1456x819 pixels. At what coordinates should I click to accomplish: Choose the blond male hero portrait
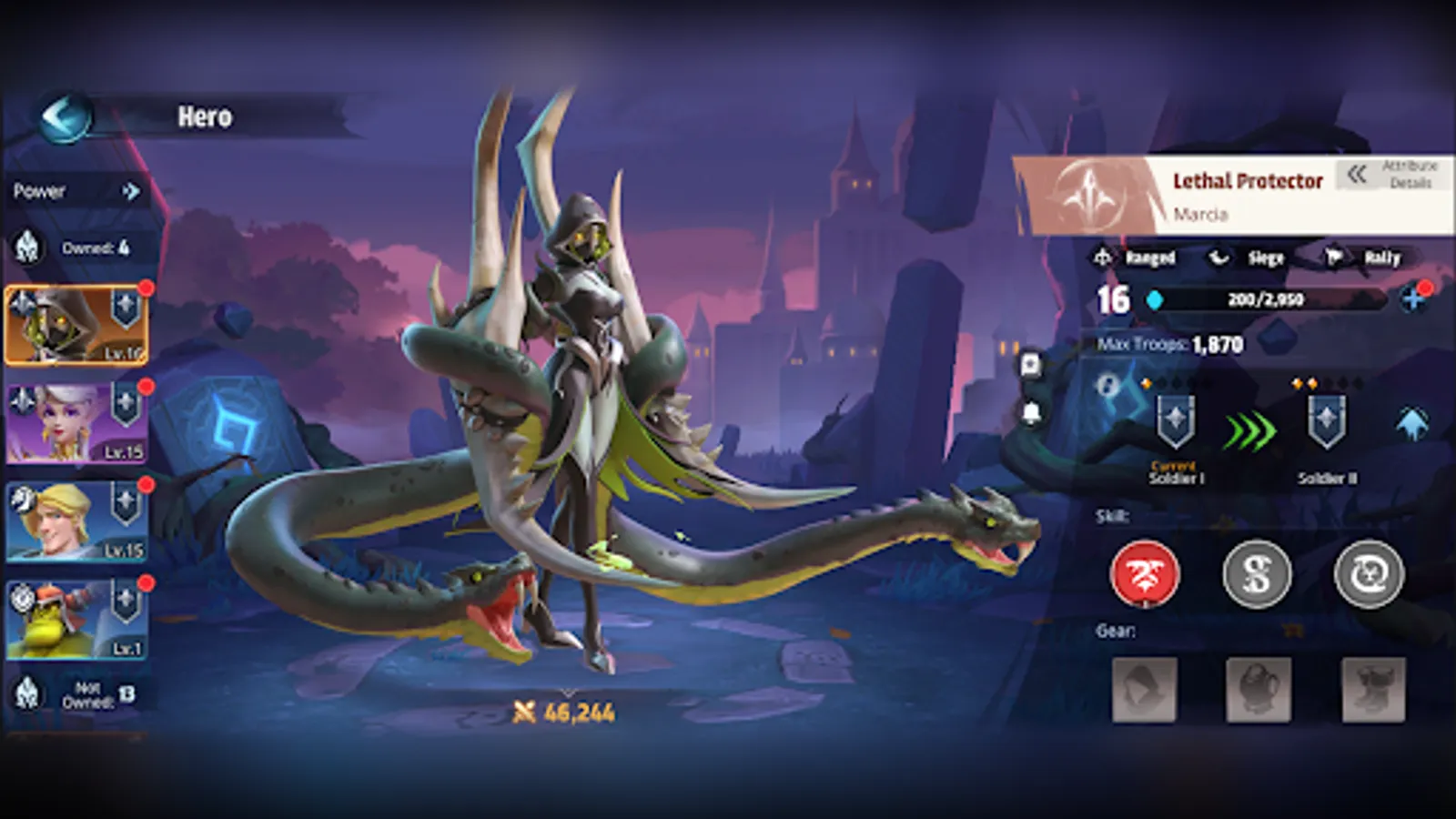(x=76, y=522)
